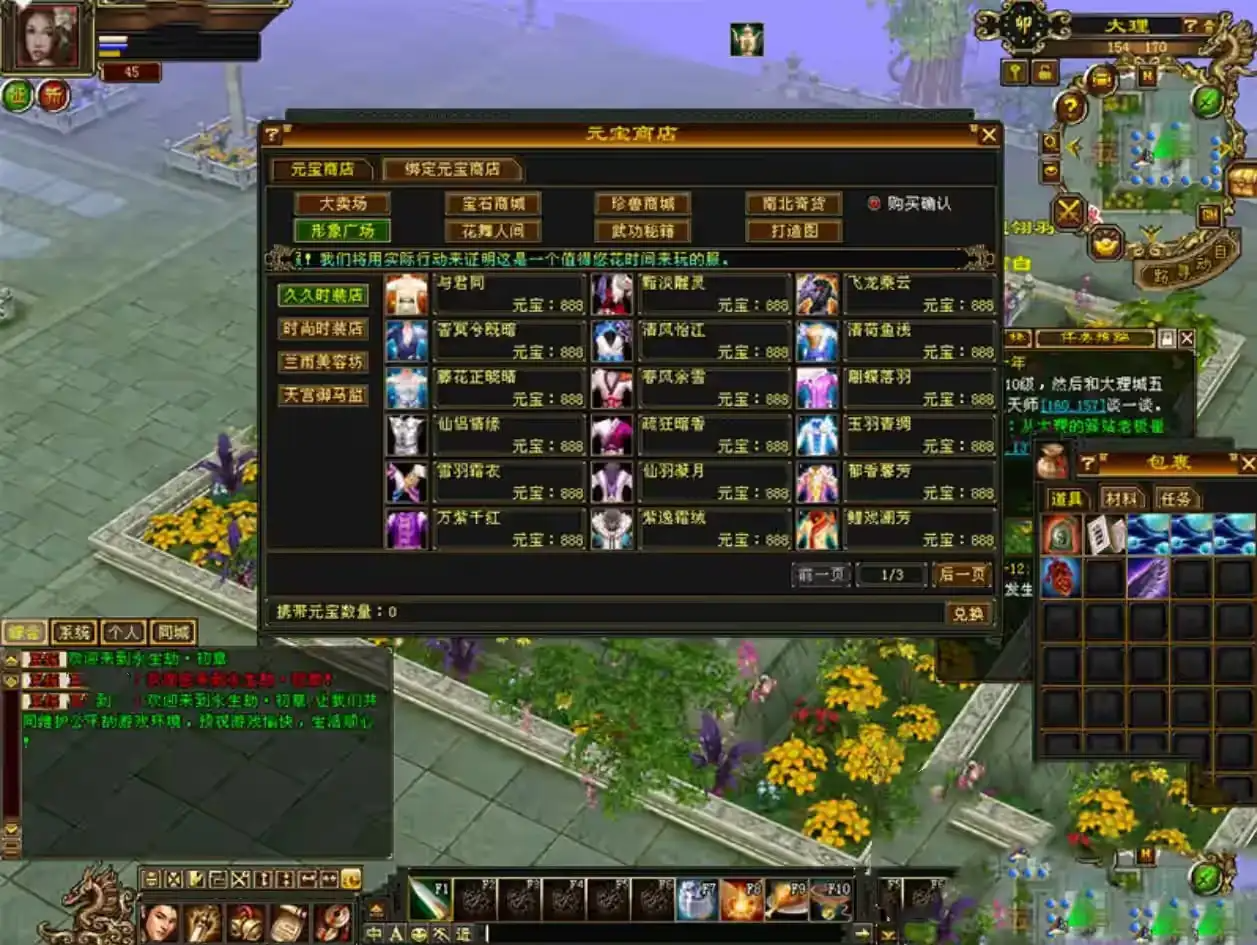Select the red money pouch item slot

point(1060,535)
